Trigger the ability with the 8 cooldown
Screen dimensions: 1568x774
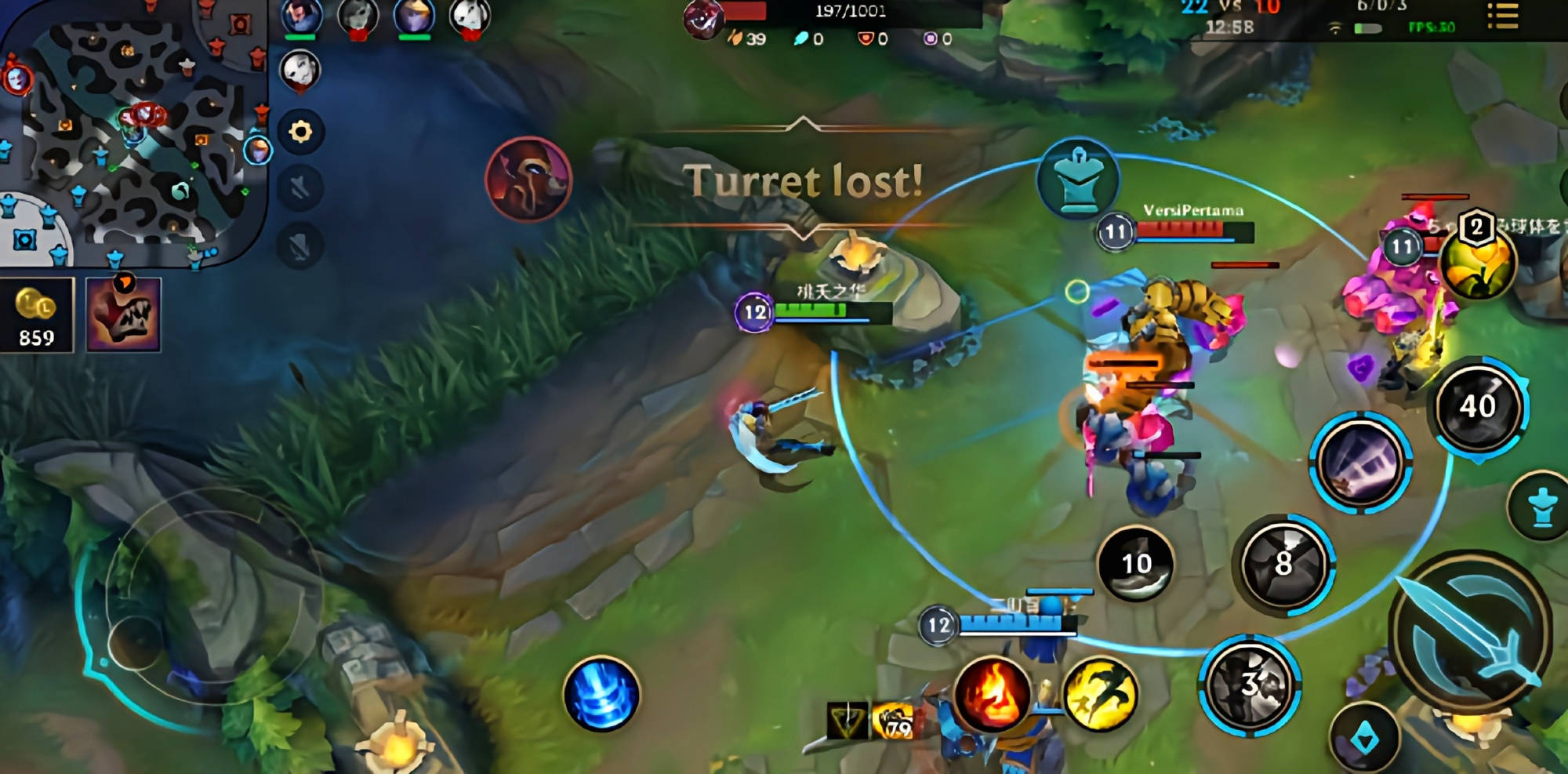pos(1283,563)
